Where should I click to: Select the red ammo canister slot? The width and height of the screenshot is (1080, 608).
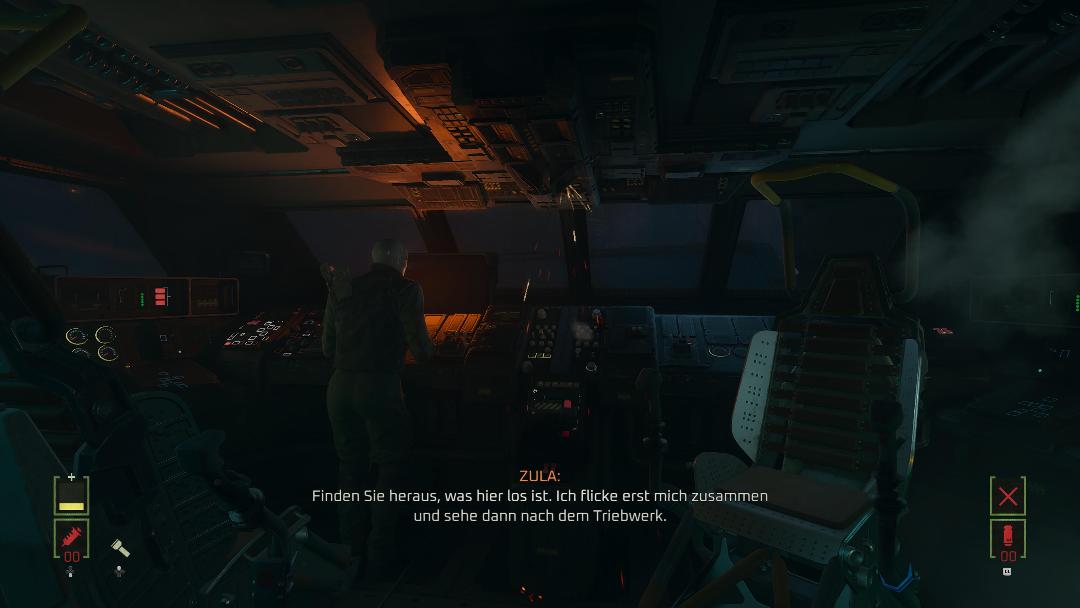click(1007, 539)
